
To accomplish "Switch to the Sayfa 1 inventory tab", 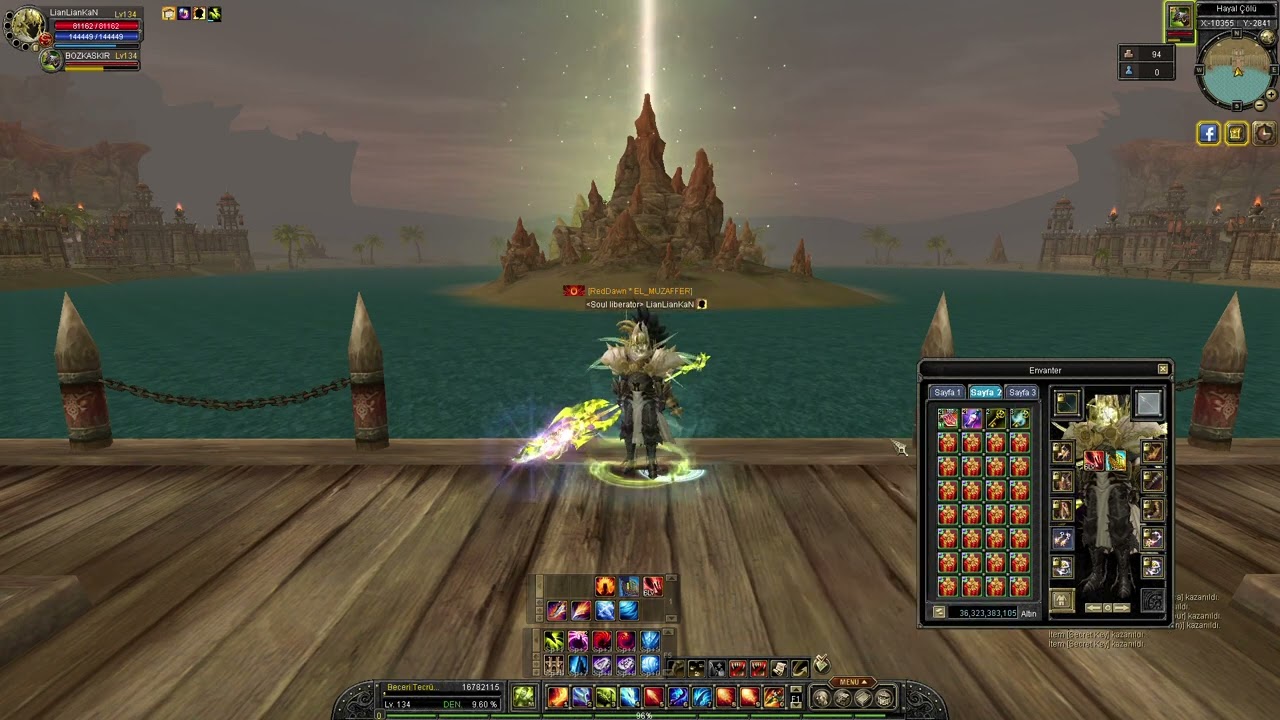I will coord(947,393).
